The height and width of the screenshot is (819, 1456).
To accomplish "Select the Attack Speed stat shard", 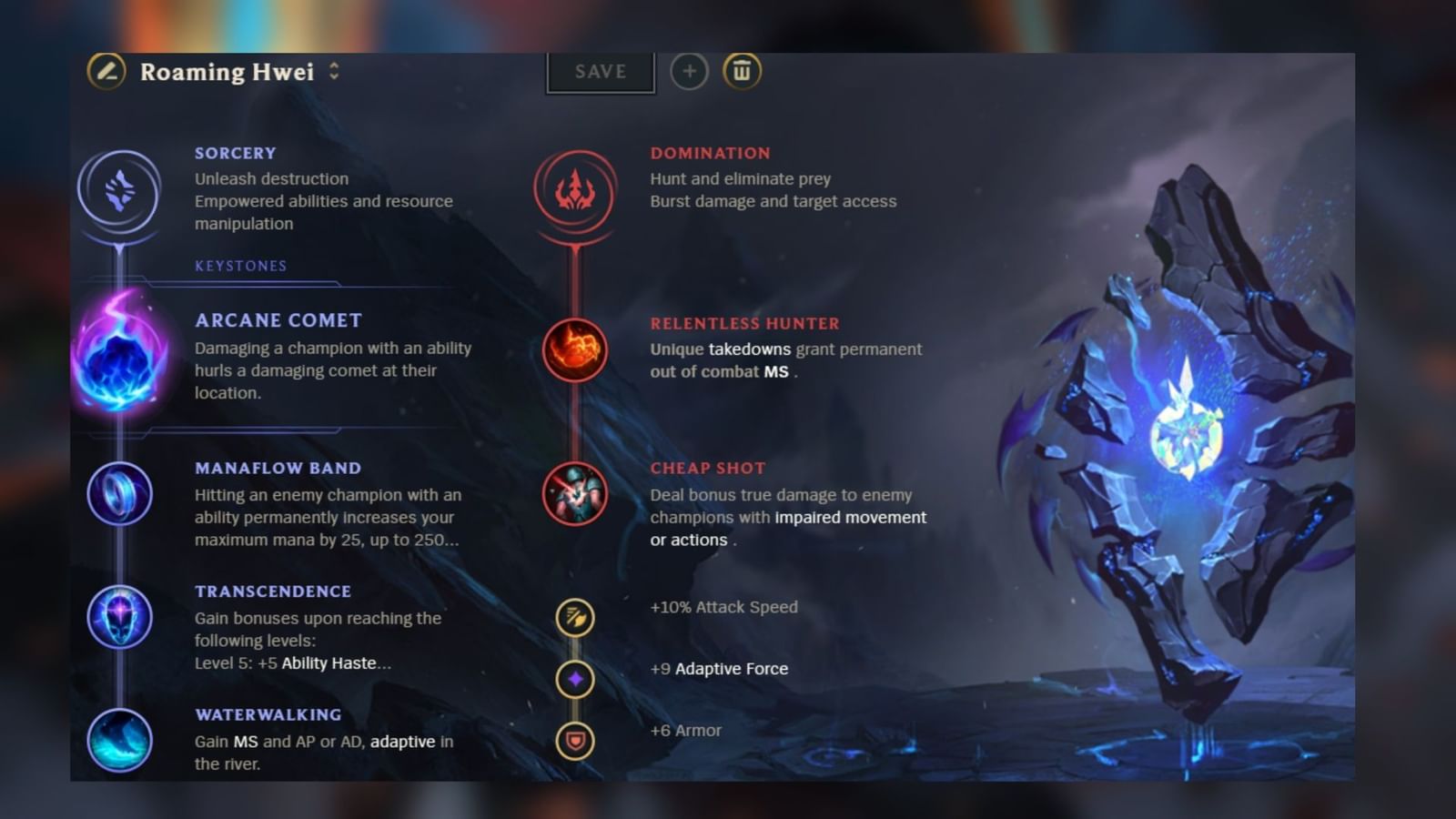I will click(575, 619).
